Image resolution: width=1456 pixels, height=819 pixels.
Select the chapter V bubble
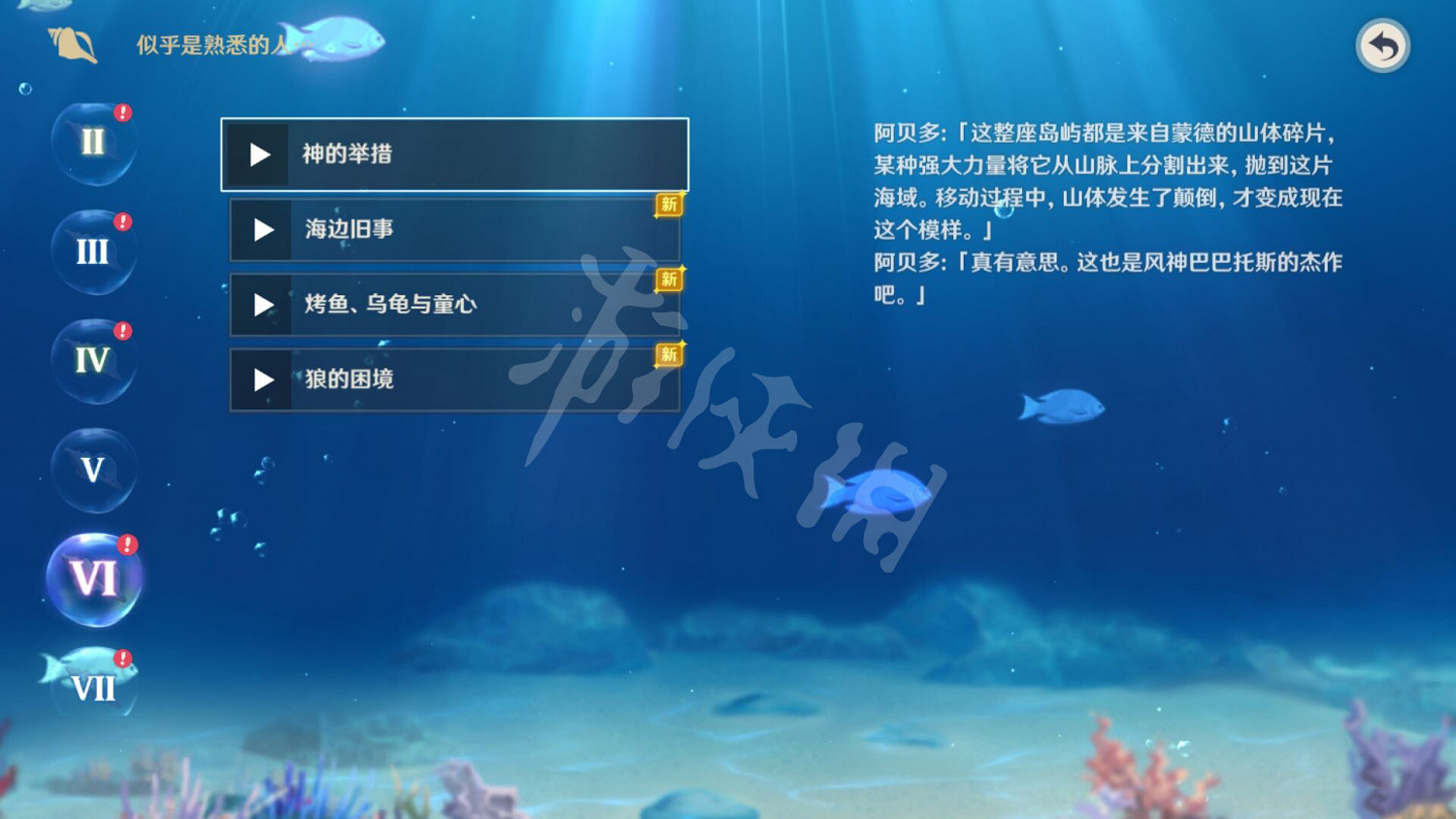(92, 472)
